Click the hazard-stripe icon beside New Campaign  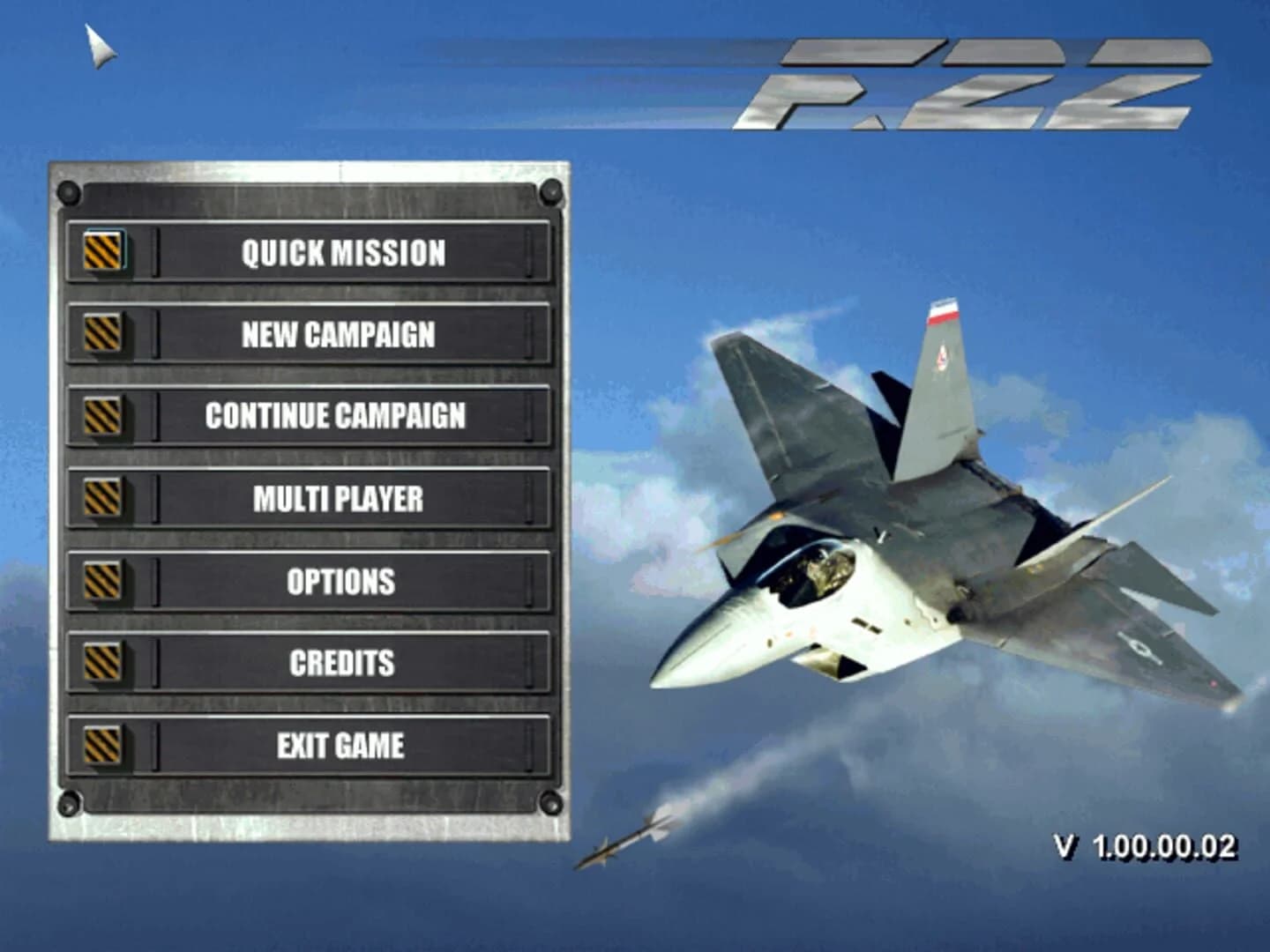click(103, 335)
